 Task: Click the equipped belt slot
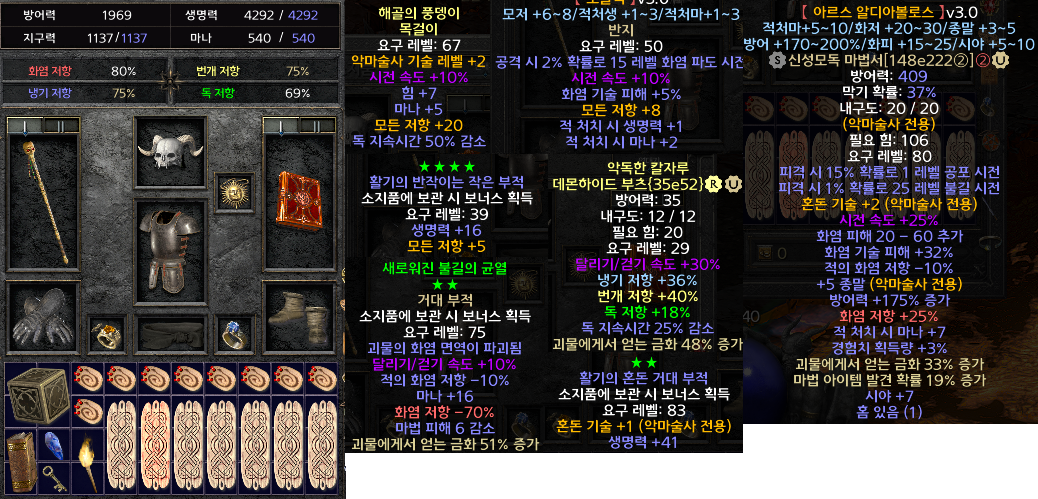170,332
